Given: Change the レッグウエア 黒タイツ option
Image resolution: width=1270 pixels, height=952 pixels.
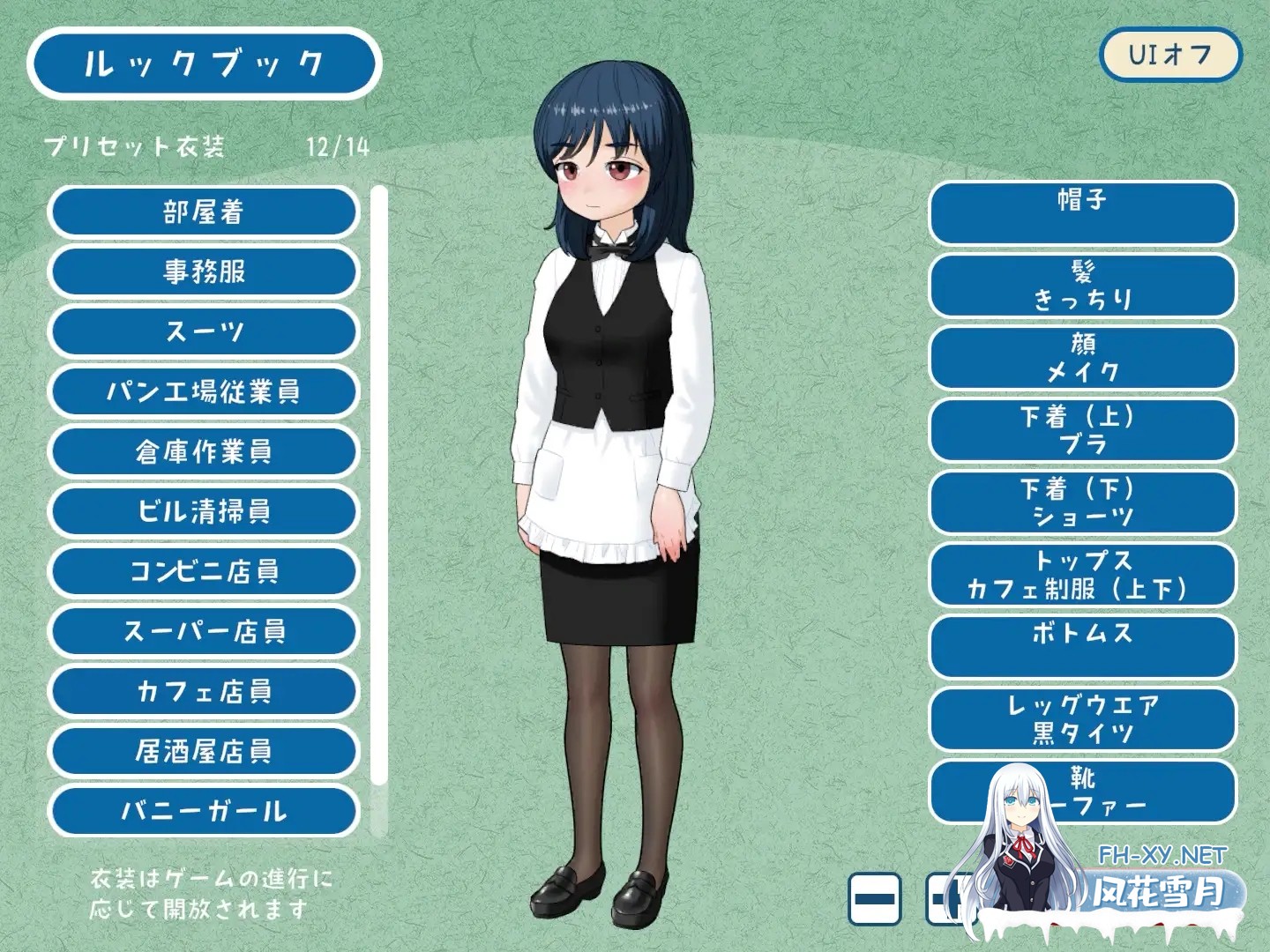Looking at the screenshot, I should point(1083,719).
